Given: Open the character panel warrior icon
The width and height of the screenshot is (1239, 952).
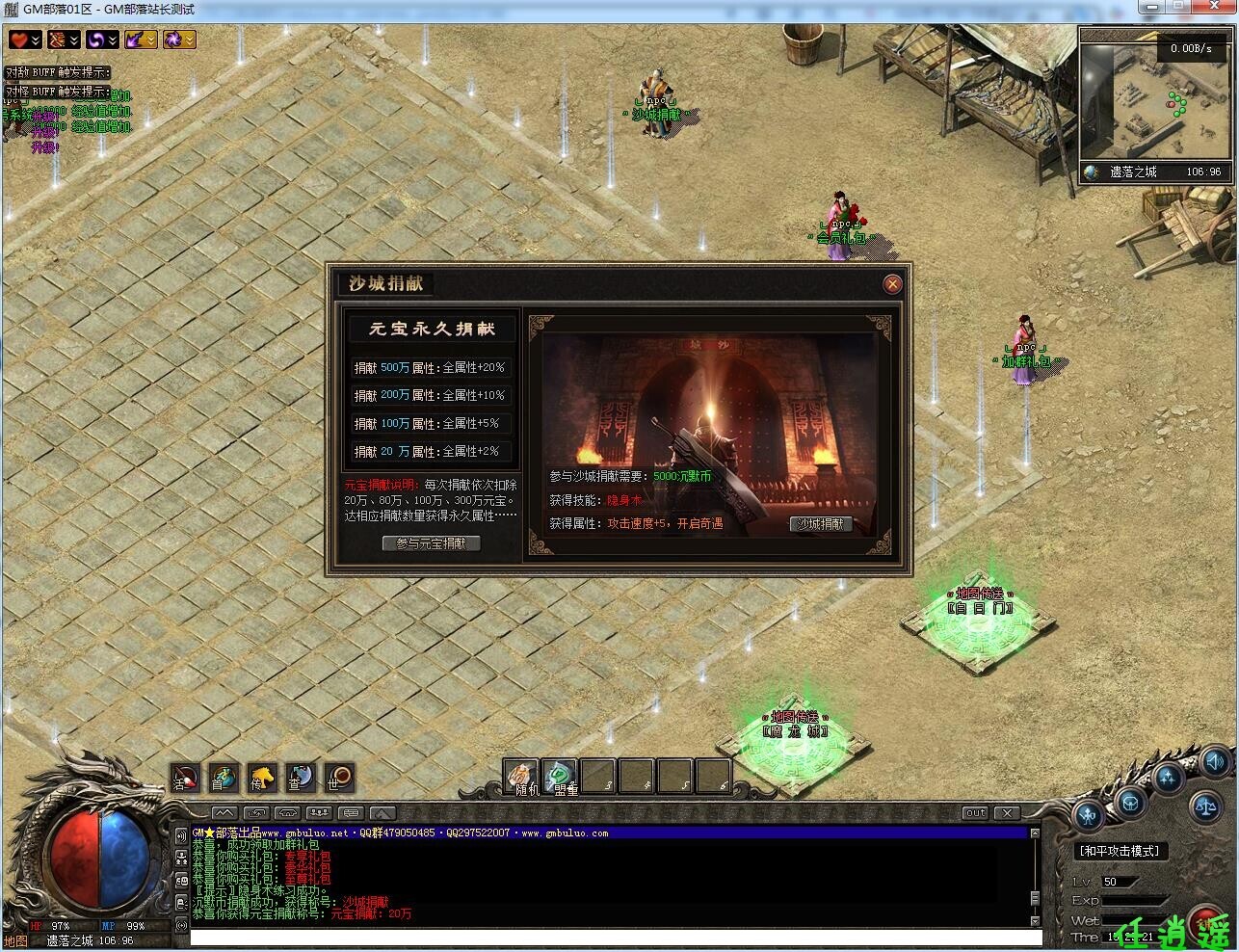Looking at the screenshot, I should [1089, 817].
